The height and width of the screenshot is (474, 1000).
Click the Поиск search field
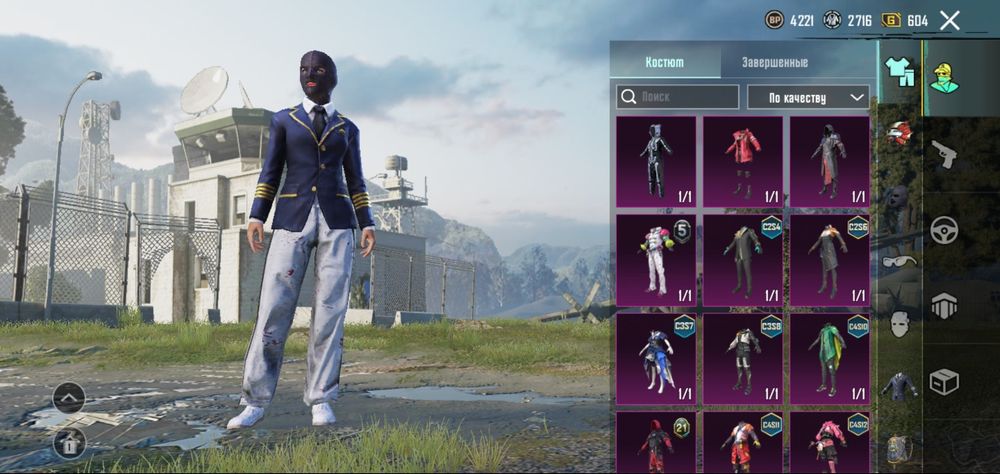point(678,97)
